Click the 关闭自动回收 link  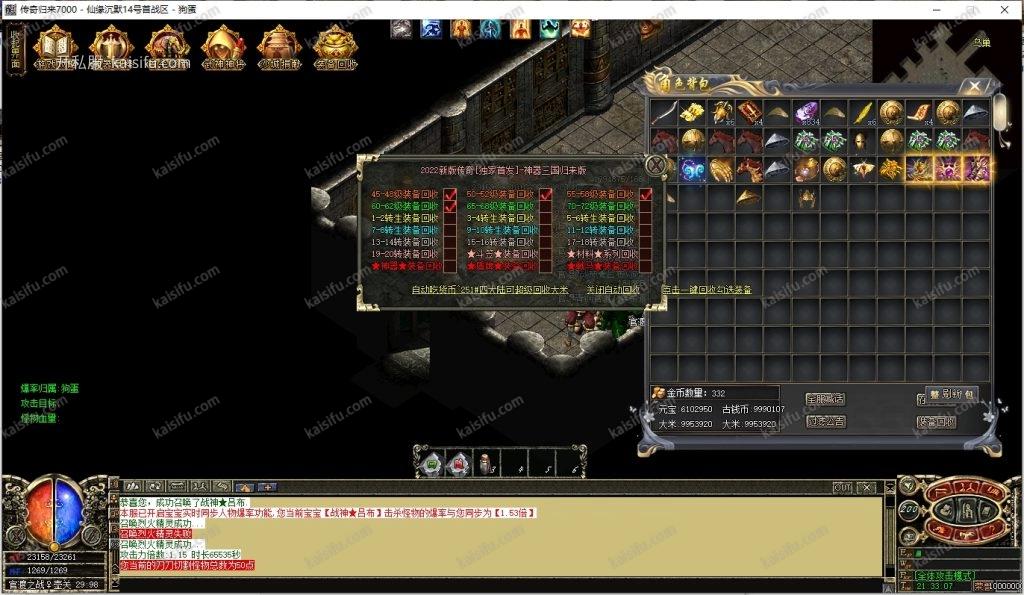coord(613,290)
